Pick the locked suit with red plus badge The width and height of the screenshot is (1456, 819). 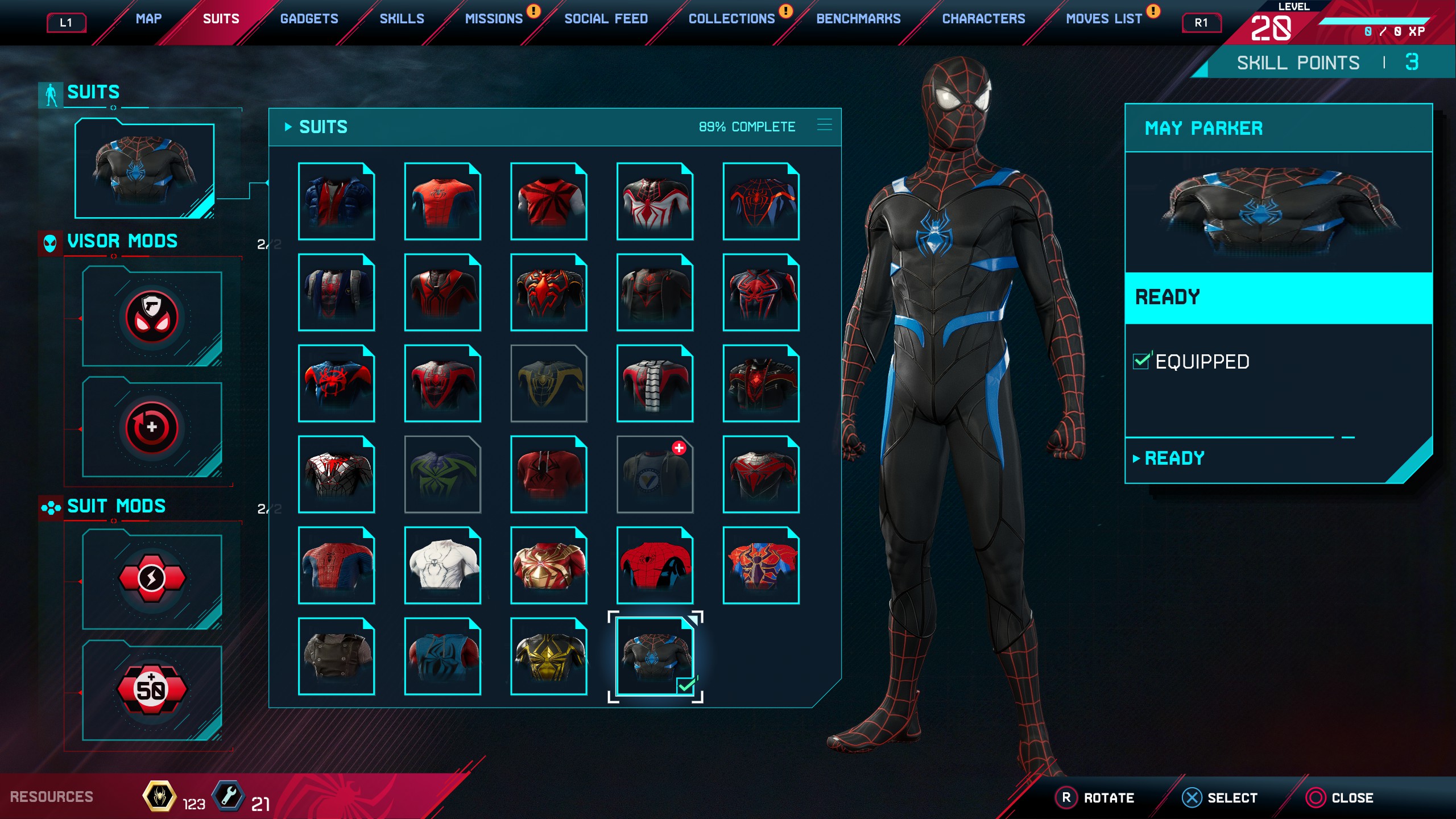[655, 474]
